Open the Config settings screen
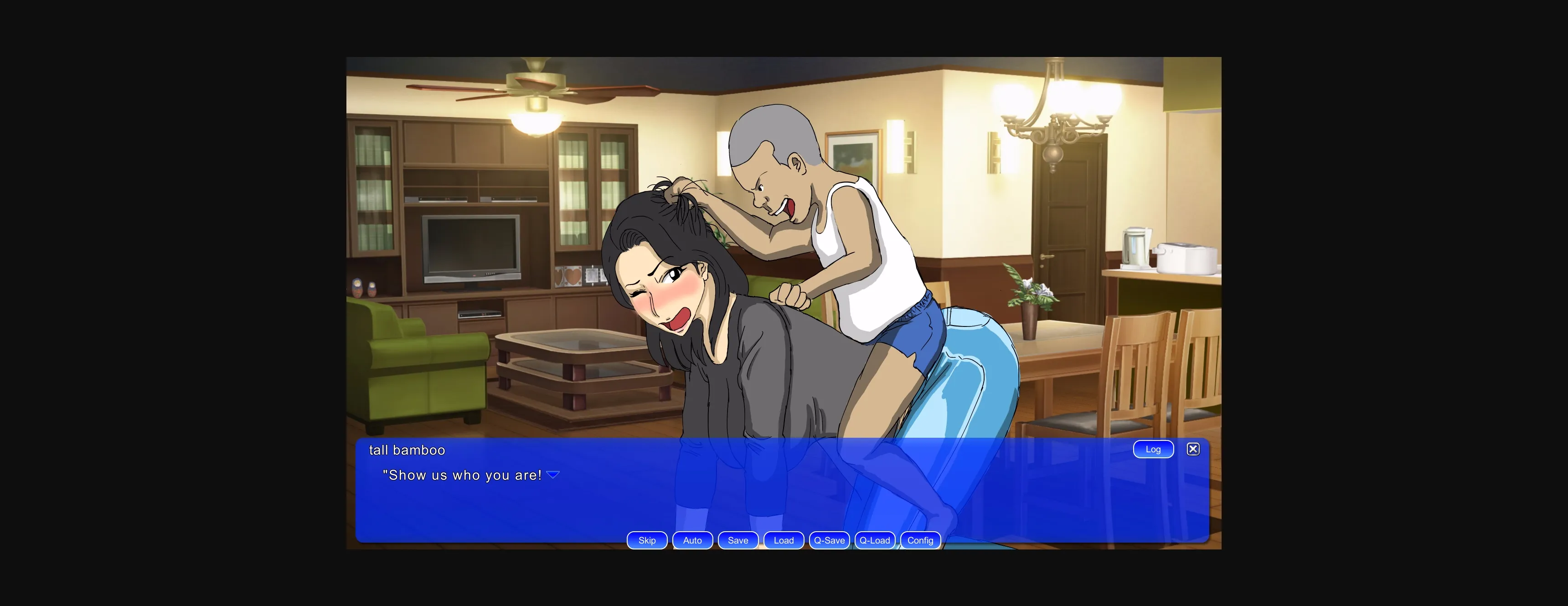1568x606 pixels. (920, 540)
